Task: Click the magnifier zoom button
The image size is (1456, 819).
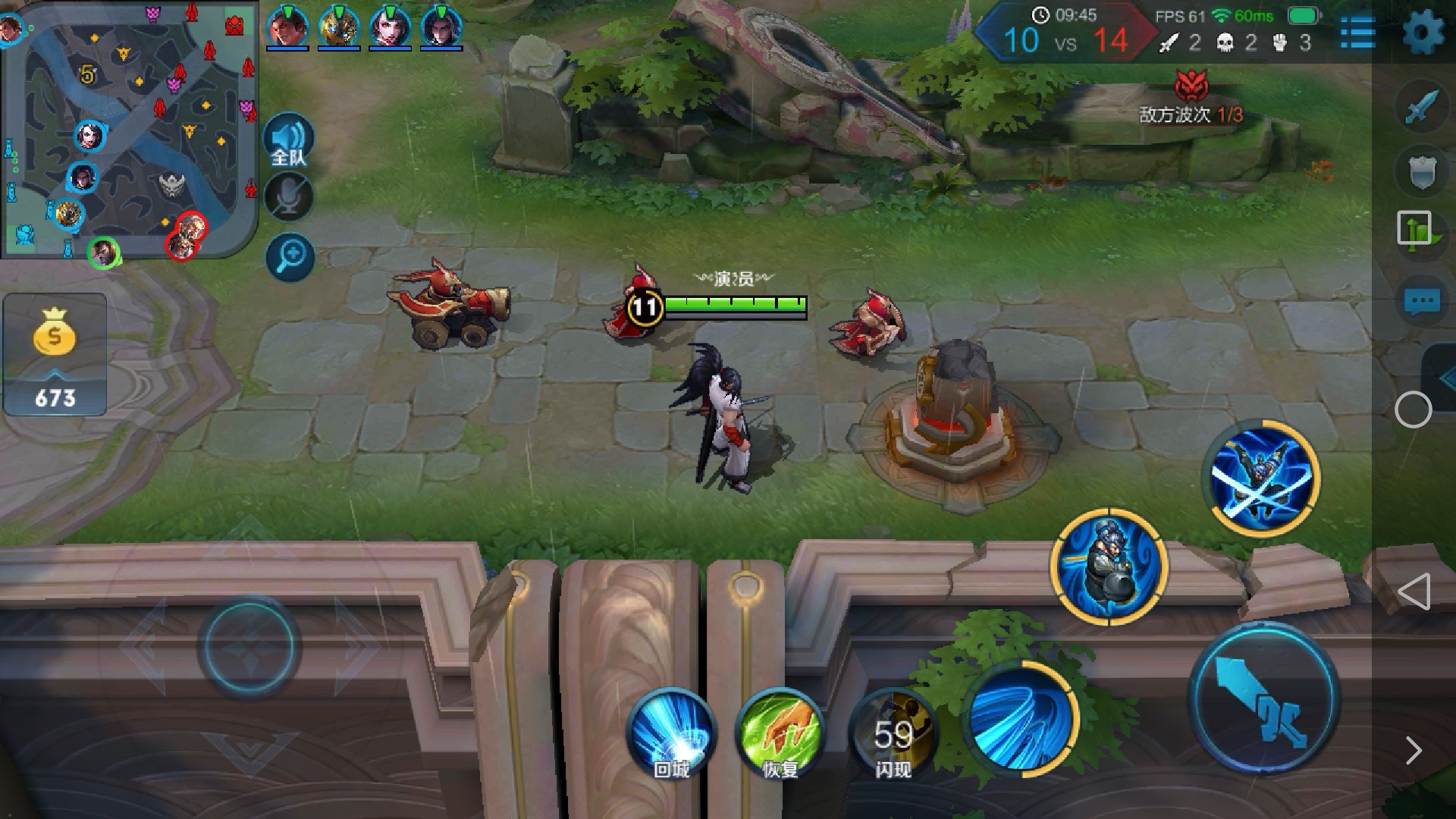Action: click(290, 256)
